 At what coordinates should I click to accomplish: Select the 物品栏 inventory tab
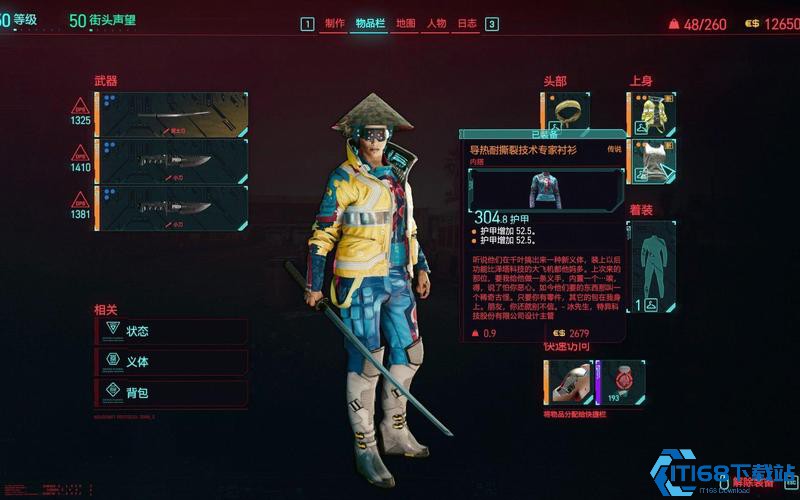(x=367, y=24)
